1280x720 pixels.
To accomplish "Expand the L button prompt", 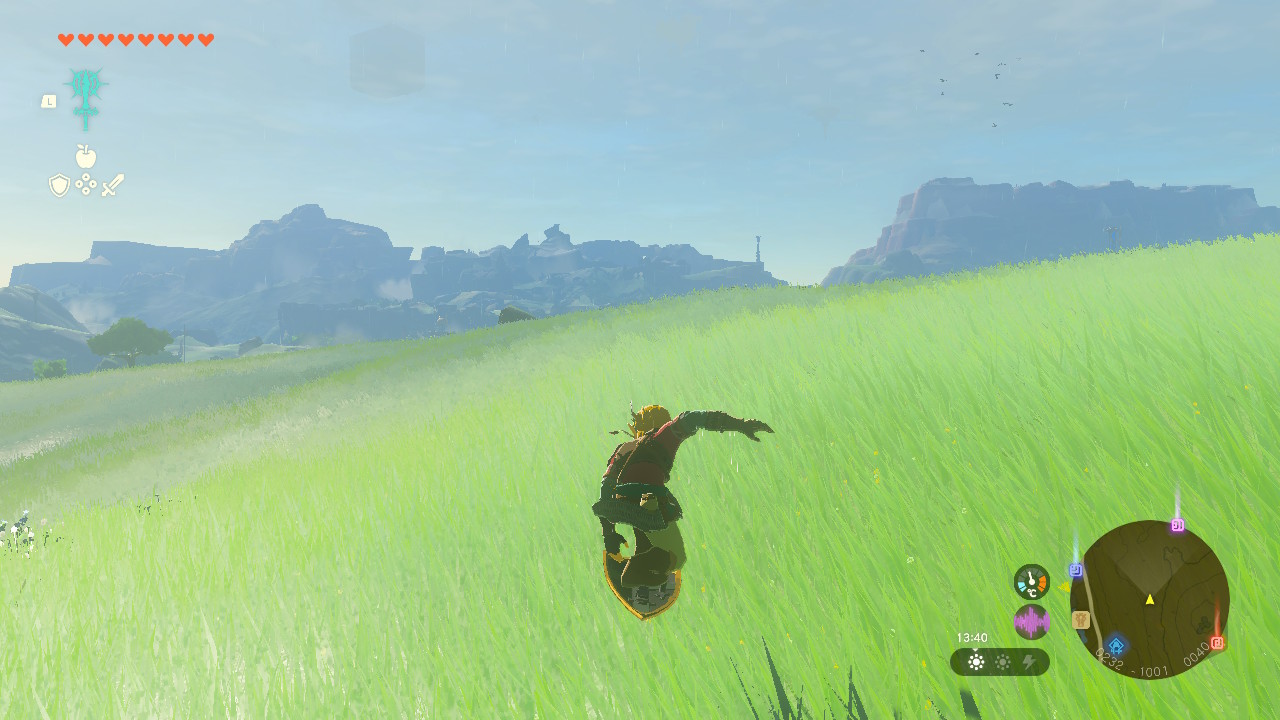I will [x=49, y=103].
